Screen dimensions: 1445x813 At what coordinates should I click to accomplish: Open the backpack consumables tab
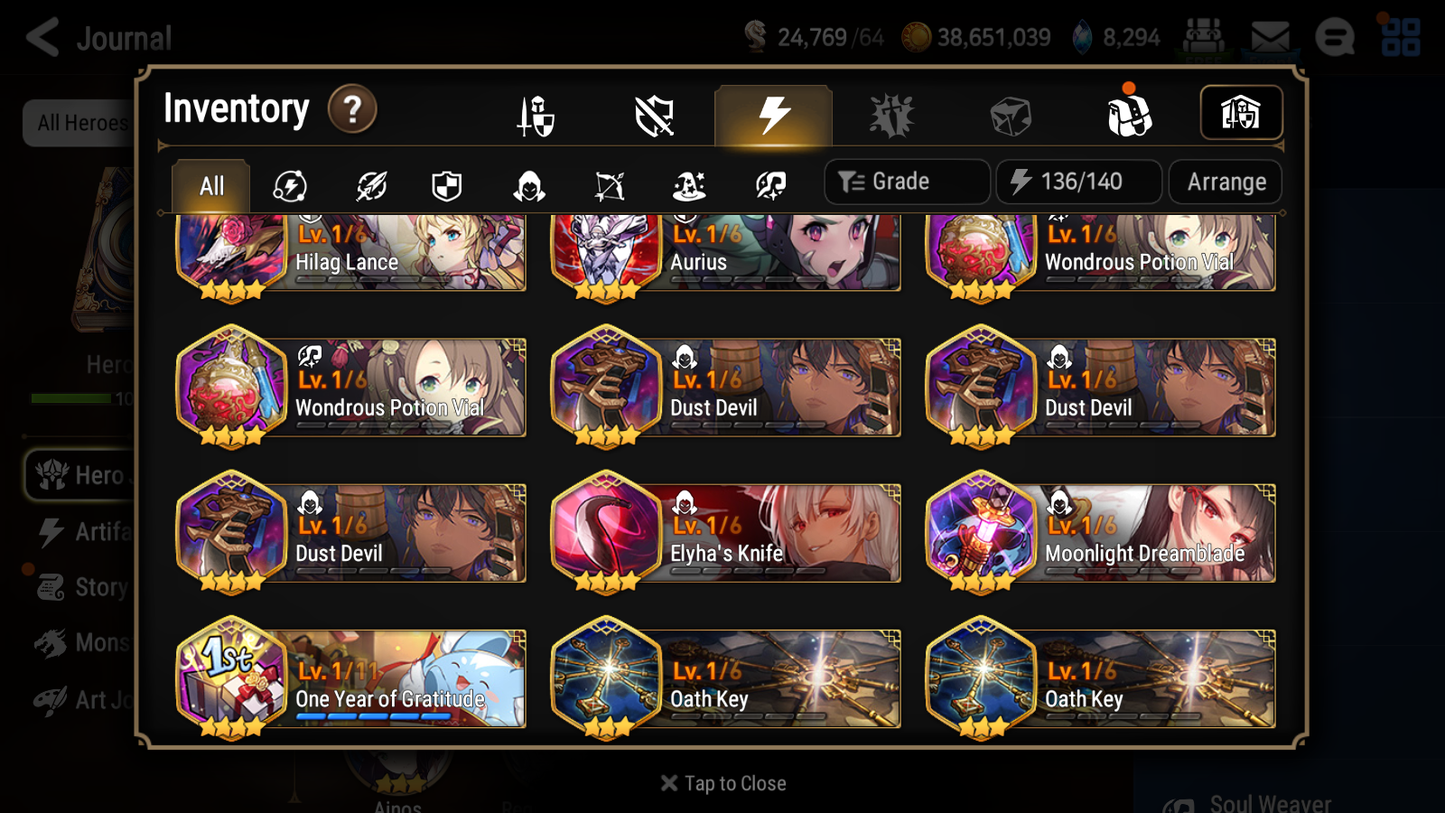tap(1129, 114)
